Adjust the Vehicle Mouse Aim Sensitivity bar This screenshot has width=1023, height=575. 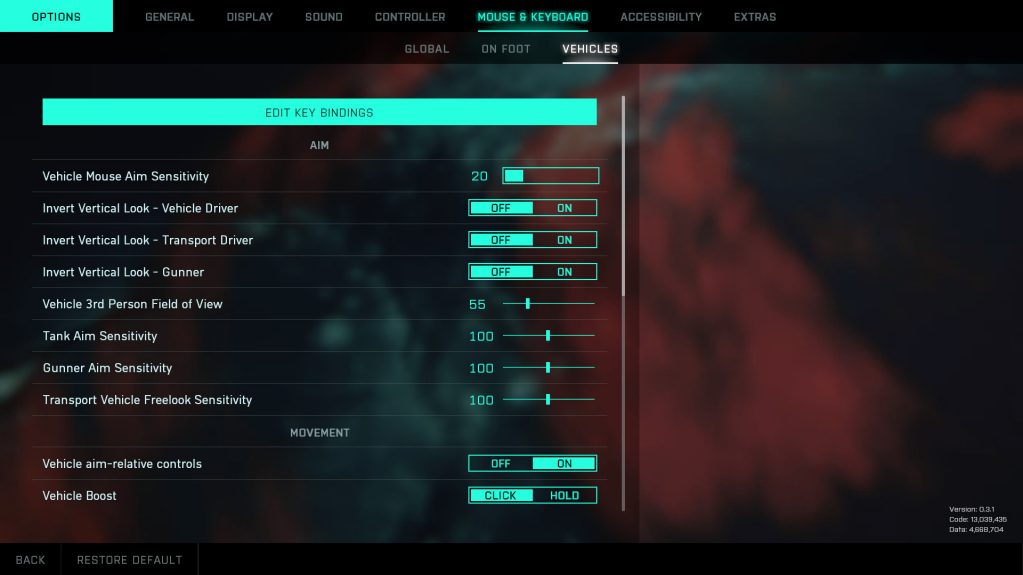tap(550, 176)
